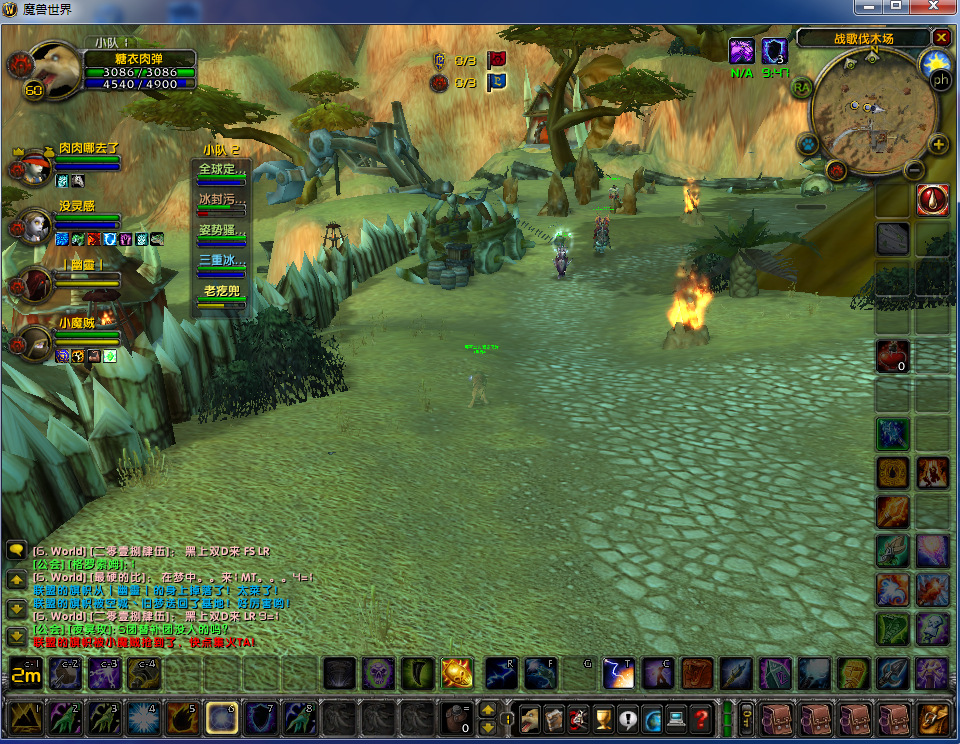The width and height of the screenshot is (960, 744).
Task: Open the red question mark help button
Action: pyautogui.click(x=701, y=718)
